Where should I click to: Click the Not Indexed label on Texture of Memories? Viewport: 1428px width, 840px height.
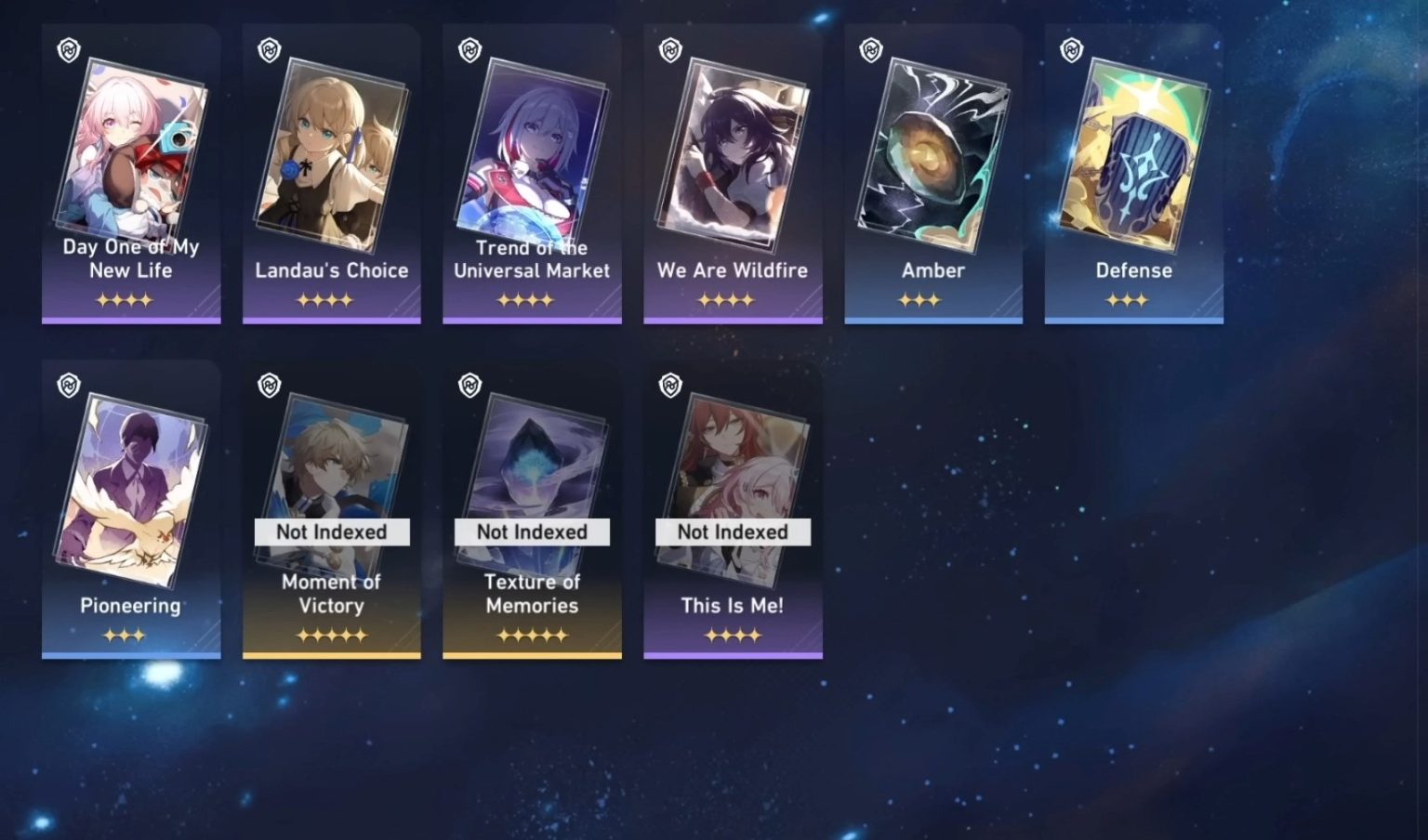point(532,532)
